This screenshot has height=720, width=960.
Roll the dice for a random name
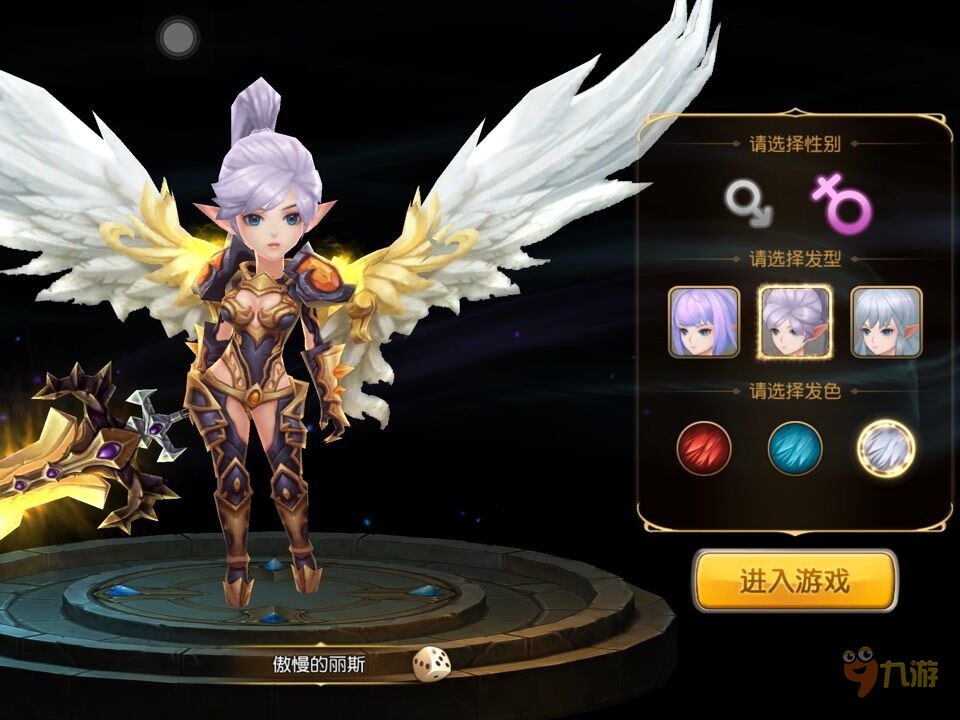[432, 664]
